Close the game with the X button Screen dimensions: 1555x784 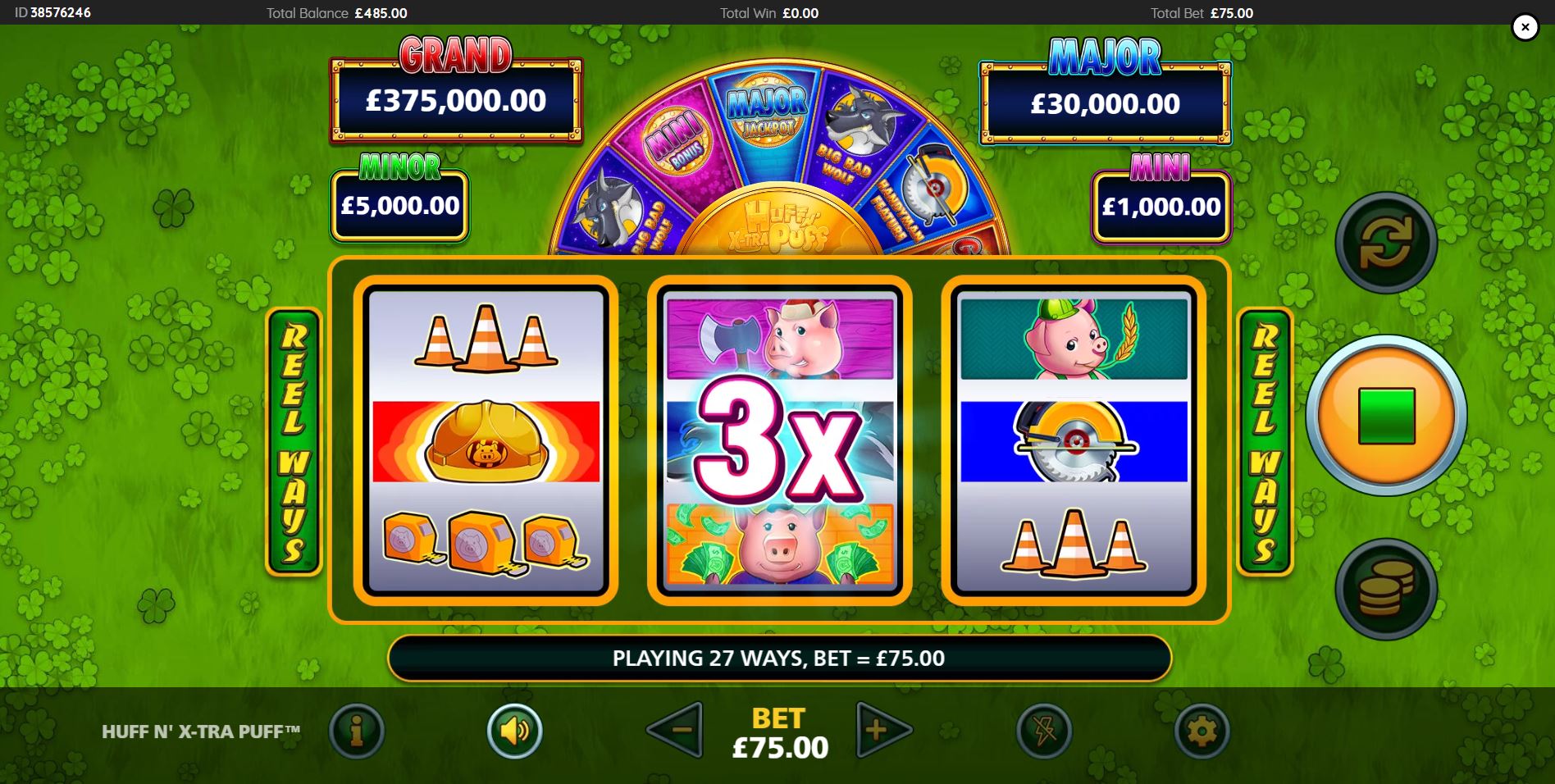tap(1524, 26)
